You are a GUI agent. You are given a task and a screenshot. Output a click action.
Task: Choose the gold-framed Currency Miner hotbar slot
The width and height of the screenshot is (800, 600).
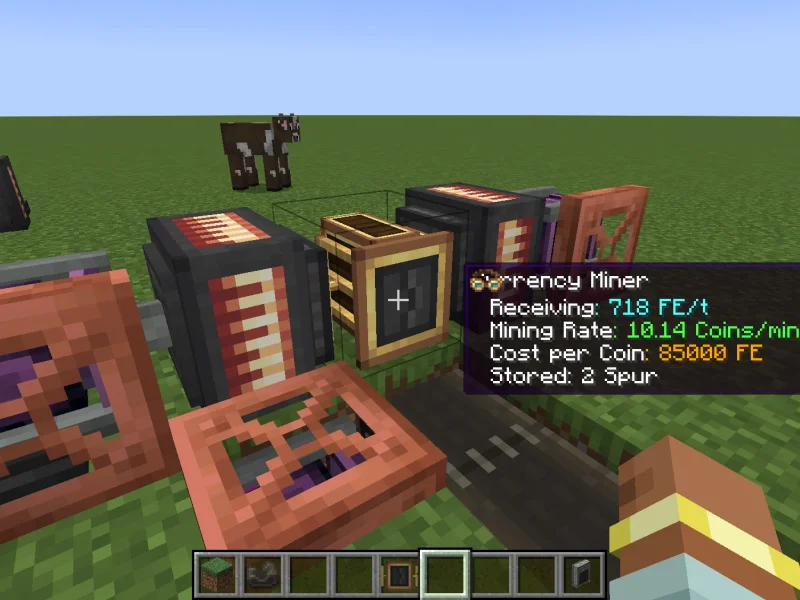(399, 574)
